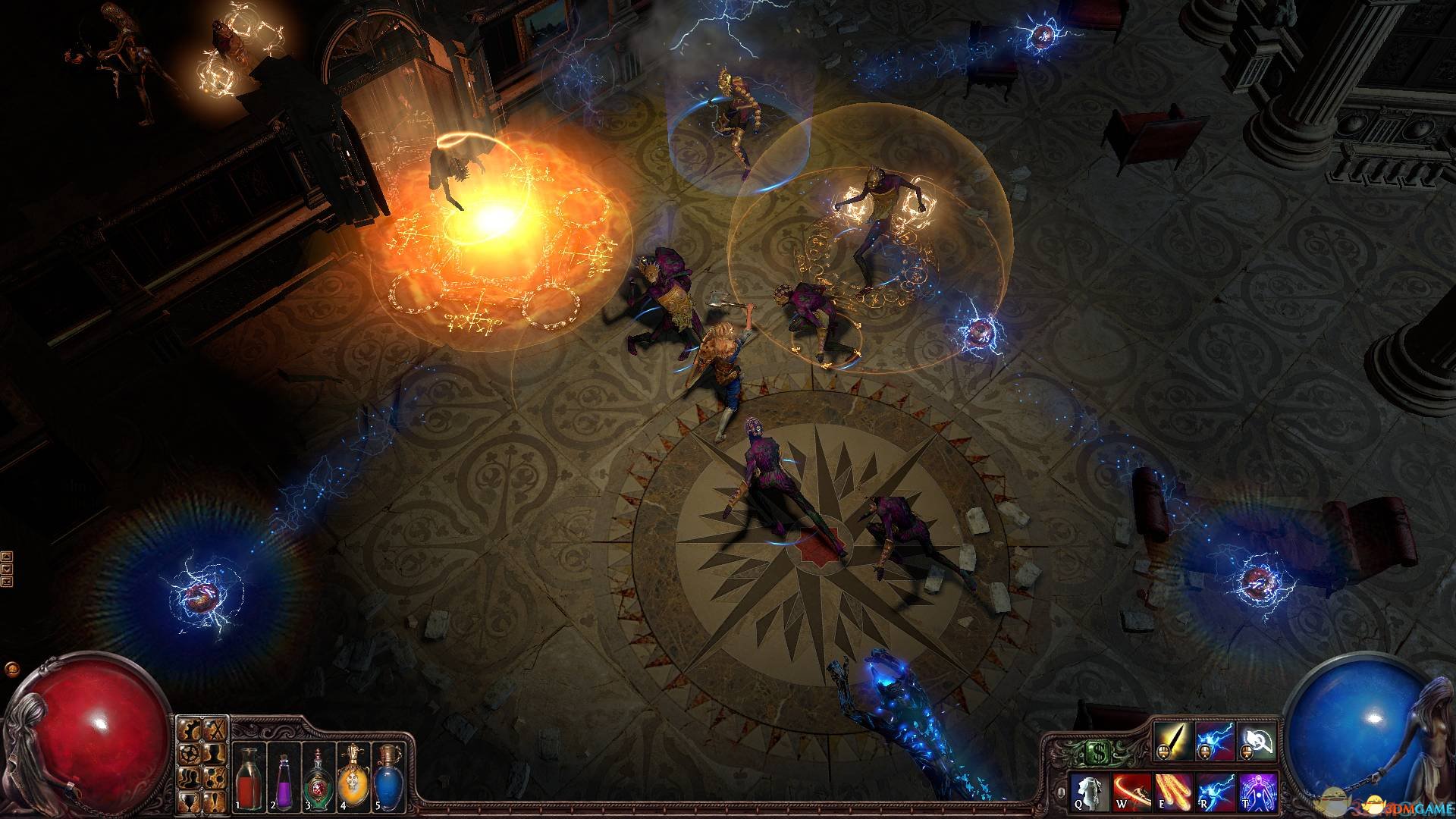Open the crossed-swords PvP menu button

tap(216, 730)
